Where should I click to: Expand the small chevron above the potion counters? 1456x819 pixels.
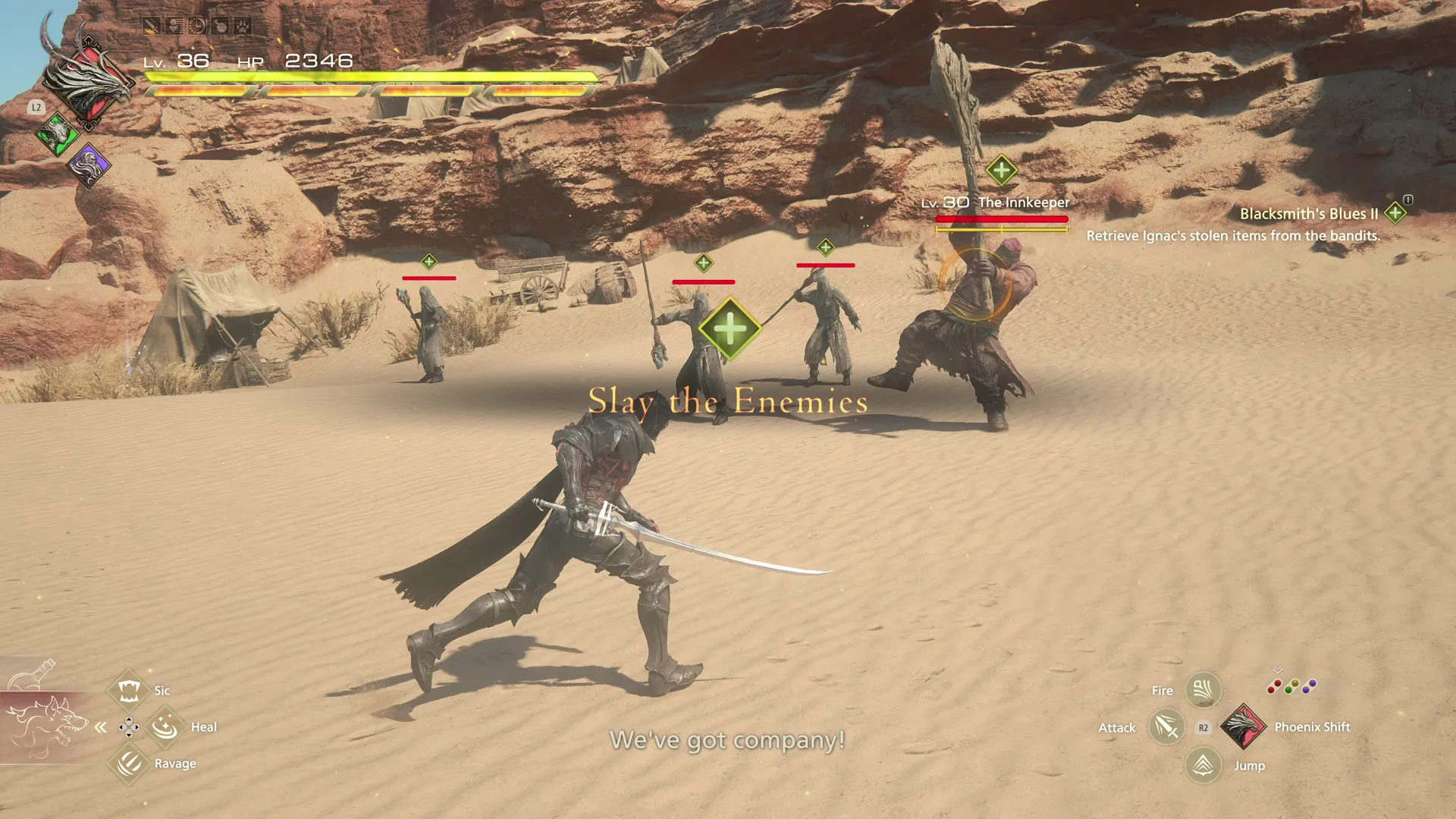pos(1277,670)
